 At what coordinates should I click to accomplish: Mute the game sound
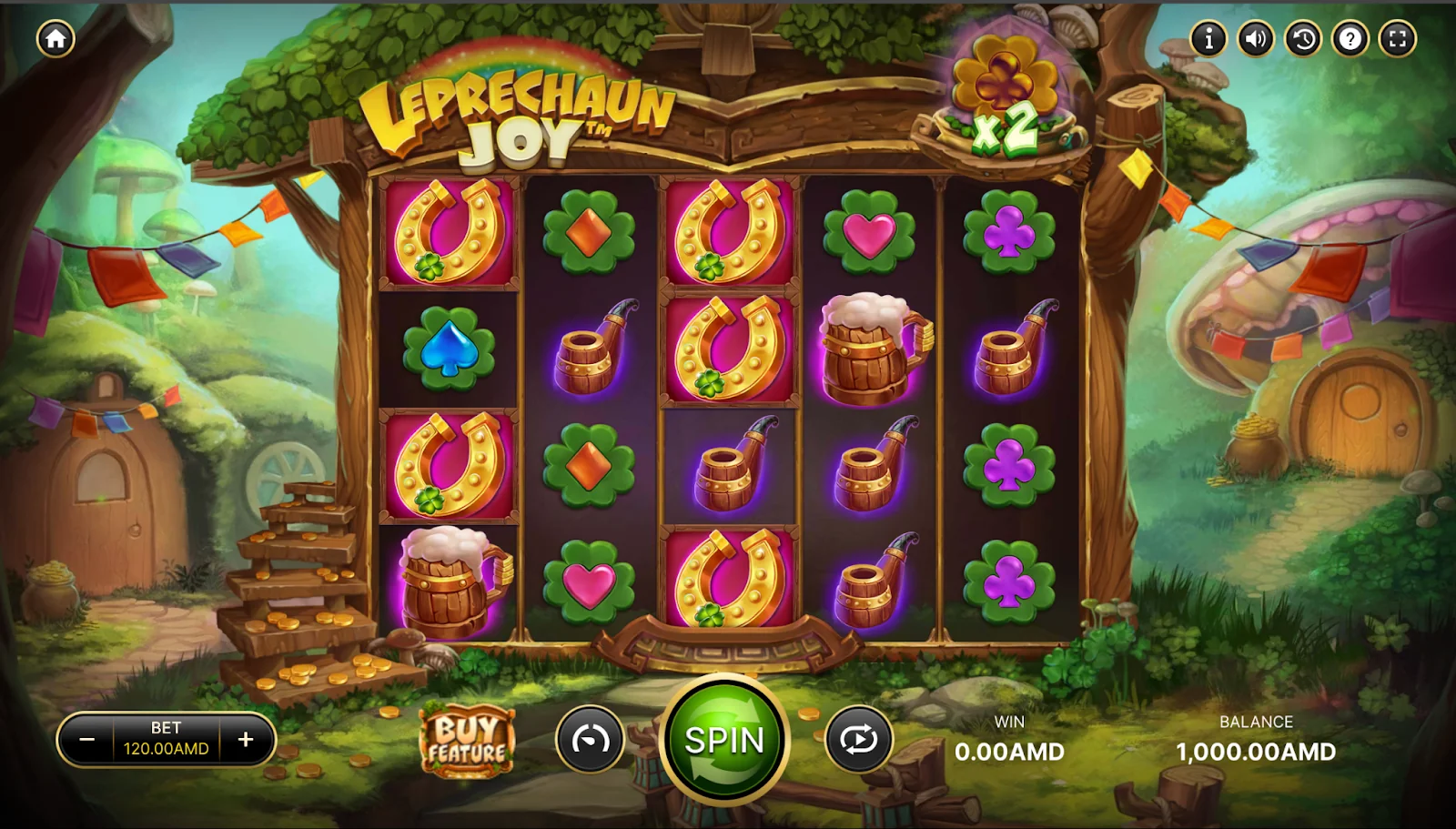[x=1256, y=38]
